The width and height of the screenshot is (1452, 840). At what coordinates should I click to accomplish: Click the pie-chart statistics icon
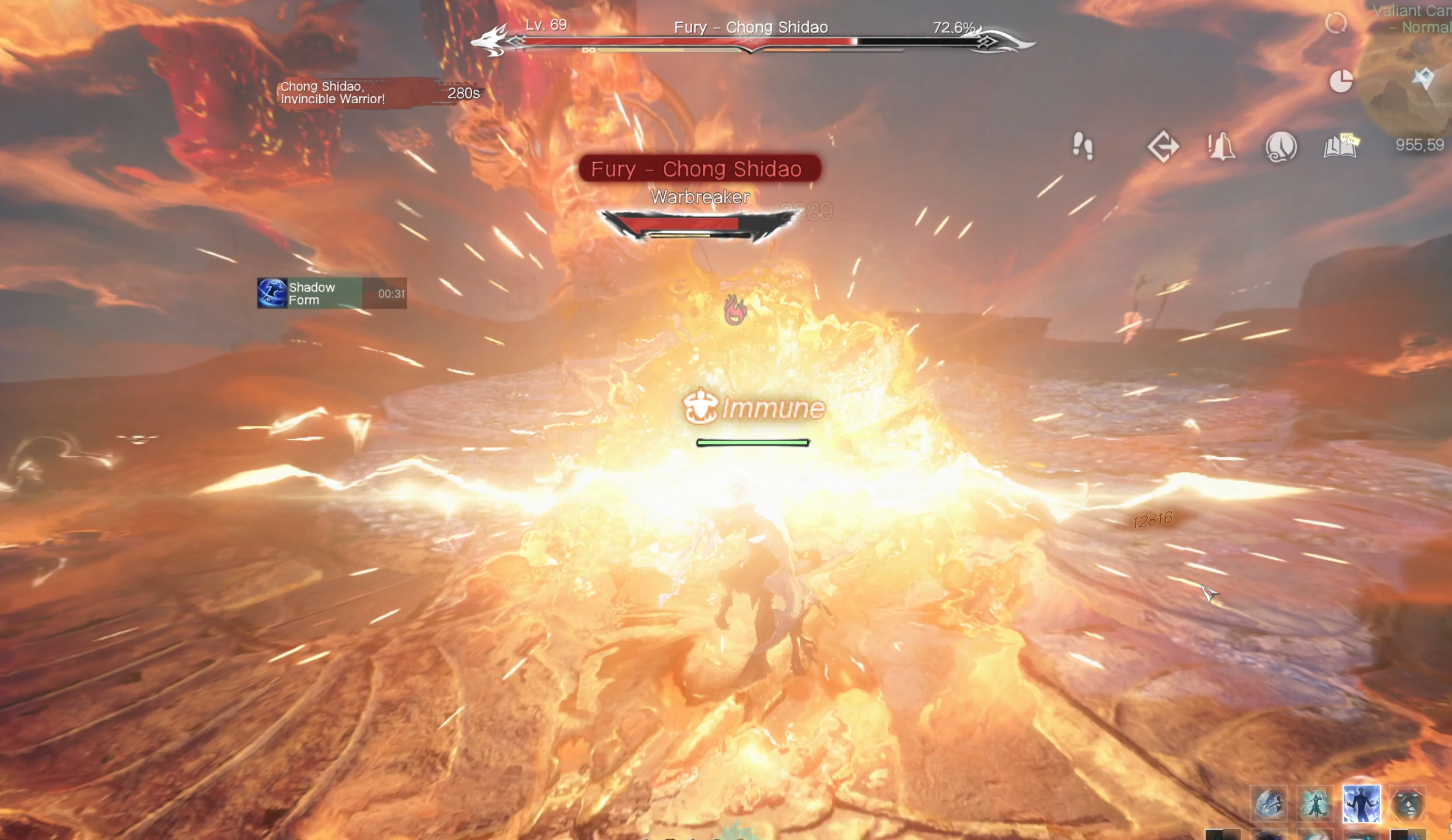(1341, 81)
